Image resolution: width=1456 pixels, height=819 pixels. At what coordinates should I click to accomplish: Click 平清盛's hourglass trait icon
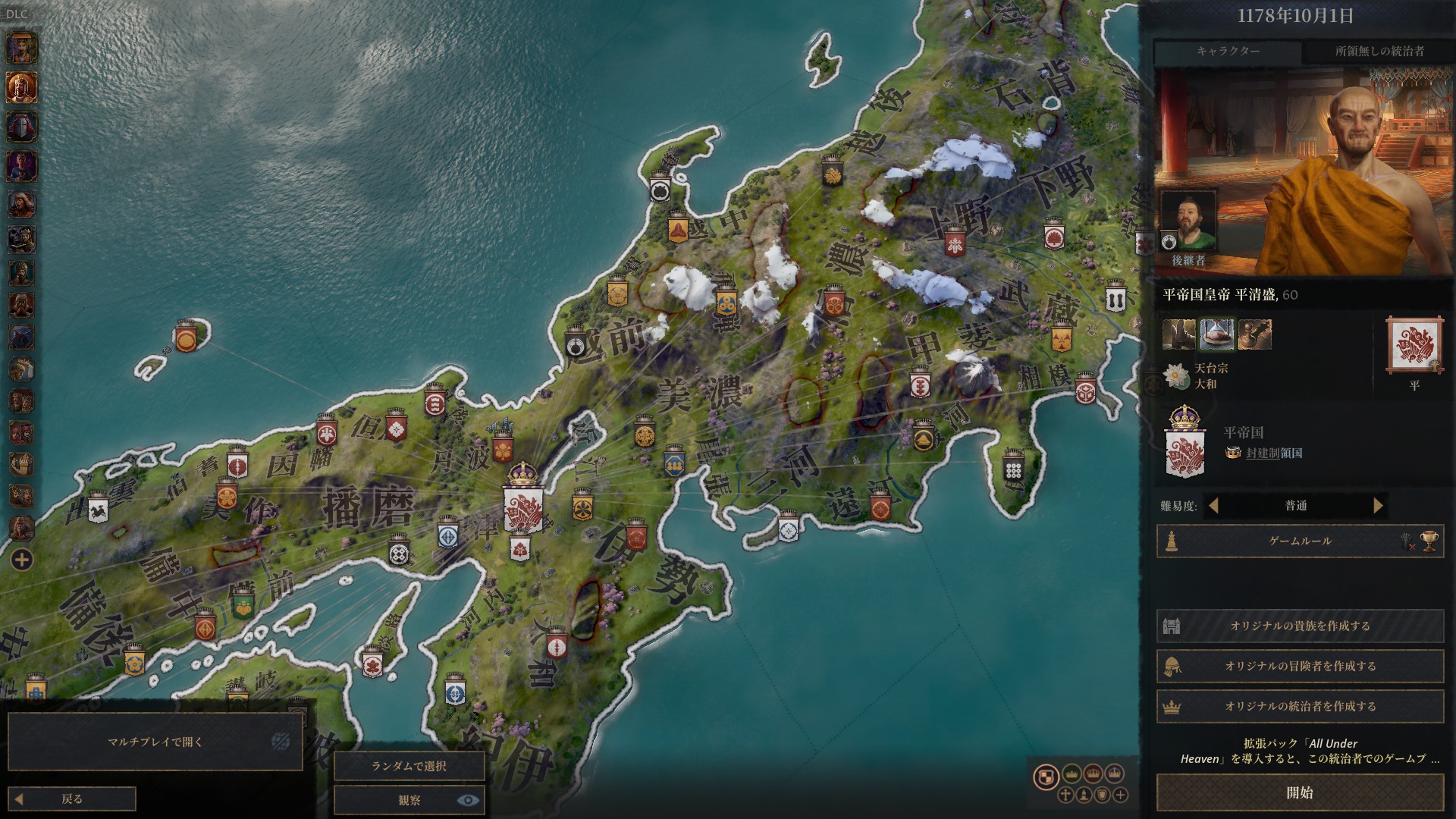(1217, 333)
